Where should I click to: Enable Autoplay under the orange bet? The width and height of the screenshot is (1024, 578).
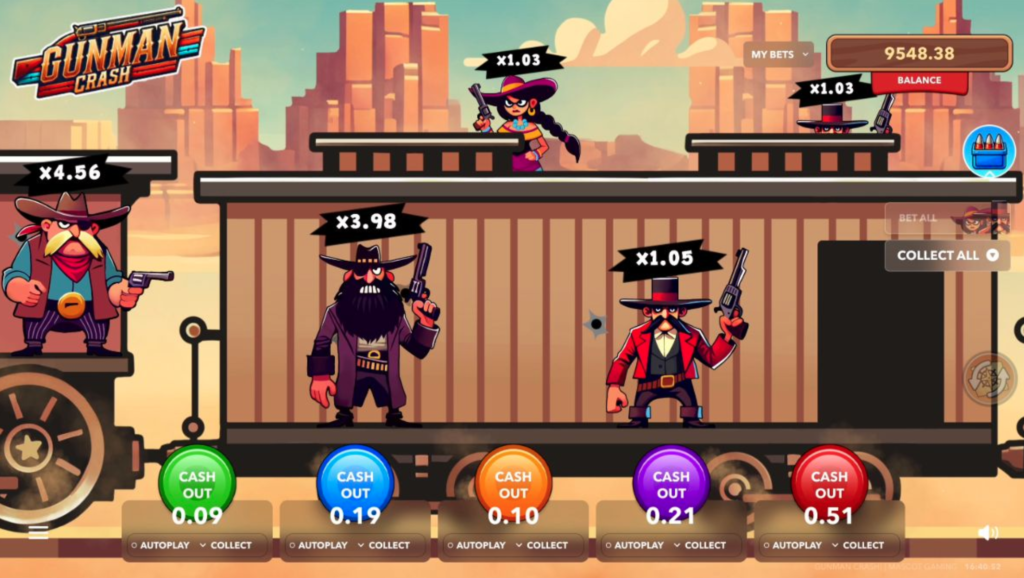pos(476,545)
